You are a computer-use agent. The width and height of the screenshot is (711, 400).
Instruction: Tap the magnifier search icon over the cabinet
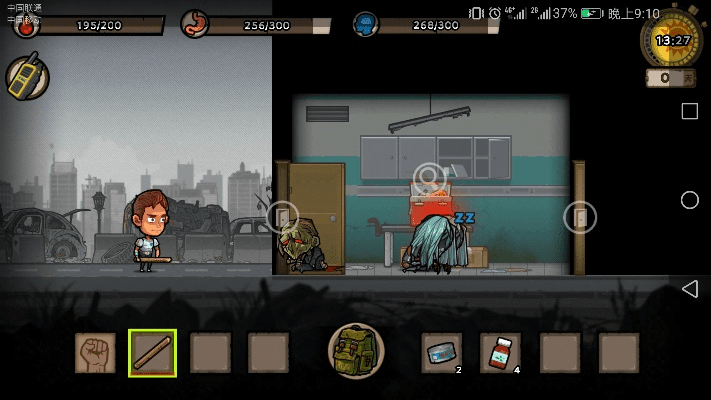[429, 177]
